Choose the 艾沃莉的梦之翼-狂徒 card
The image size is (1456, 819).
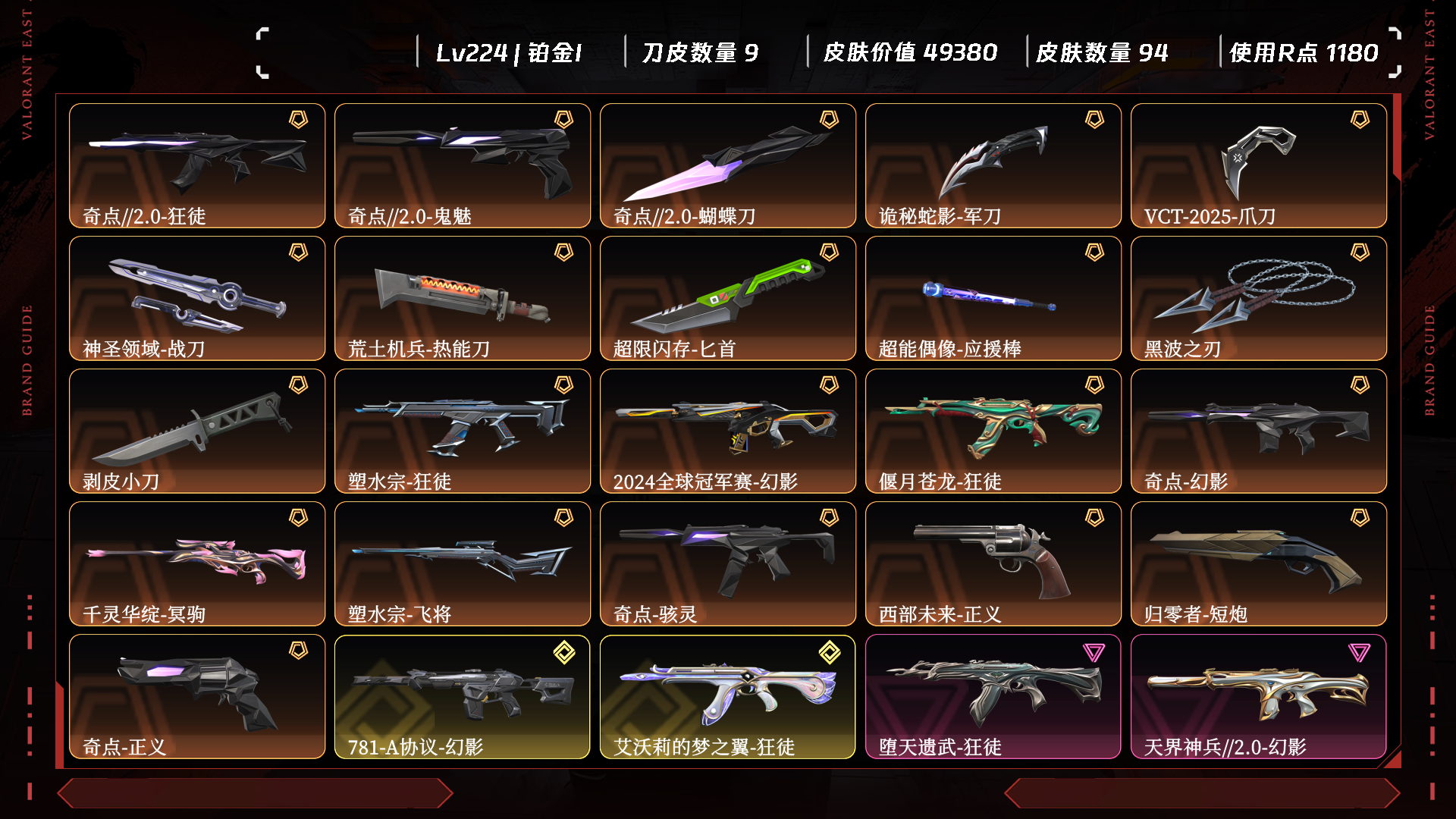[728, 696]
